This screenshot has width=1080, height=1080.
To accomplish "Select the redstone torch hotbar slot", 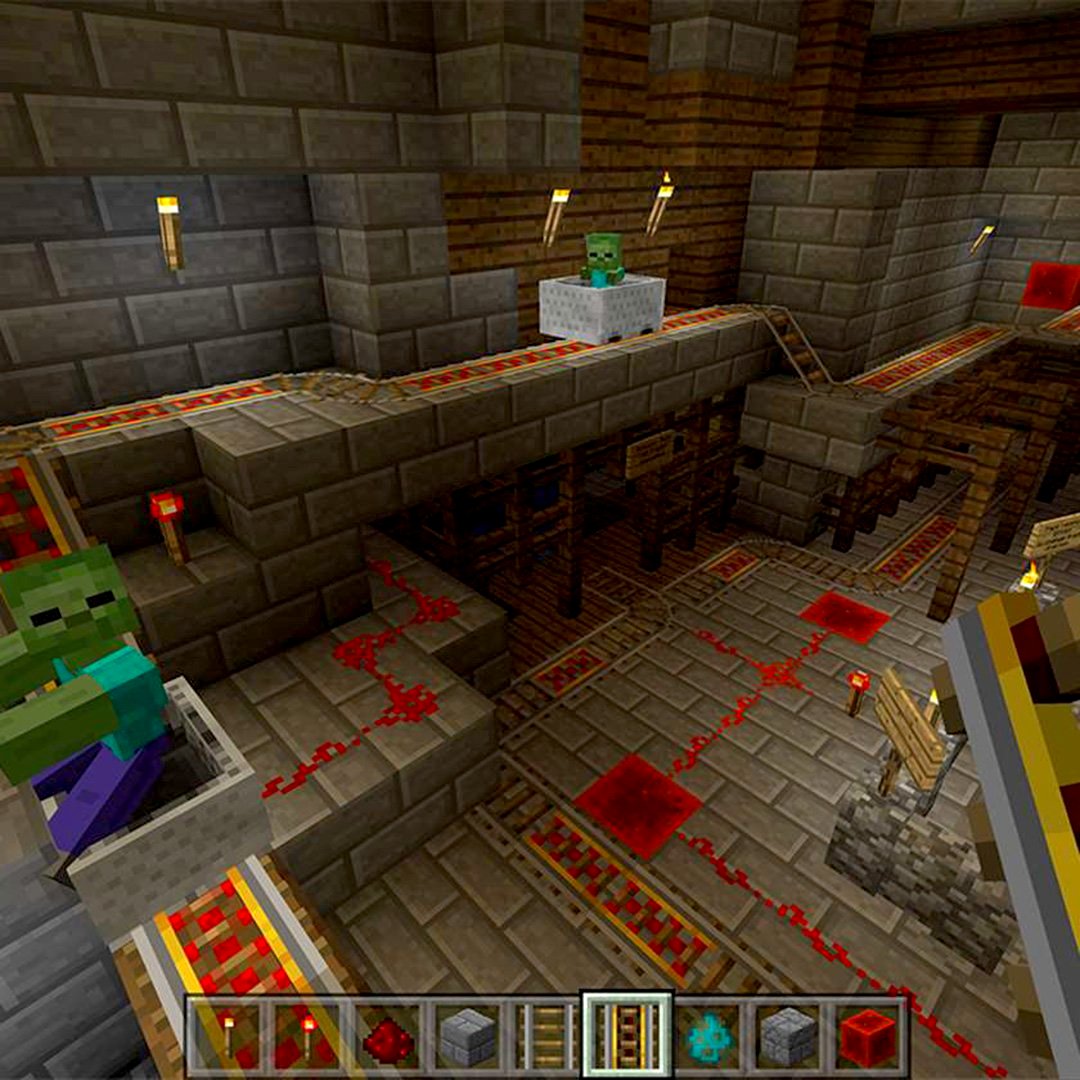I will click(307, 1035).
